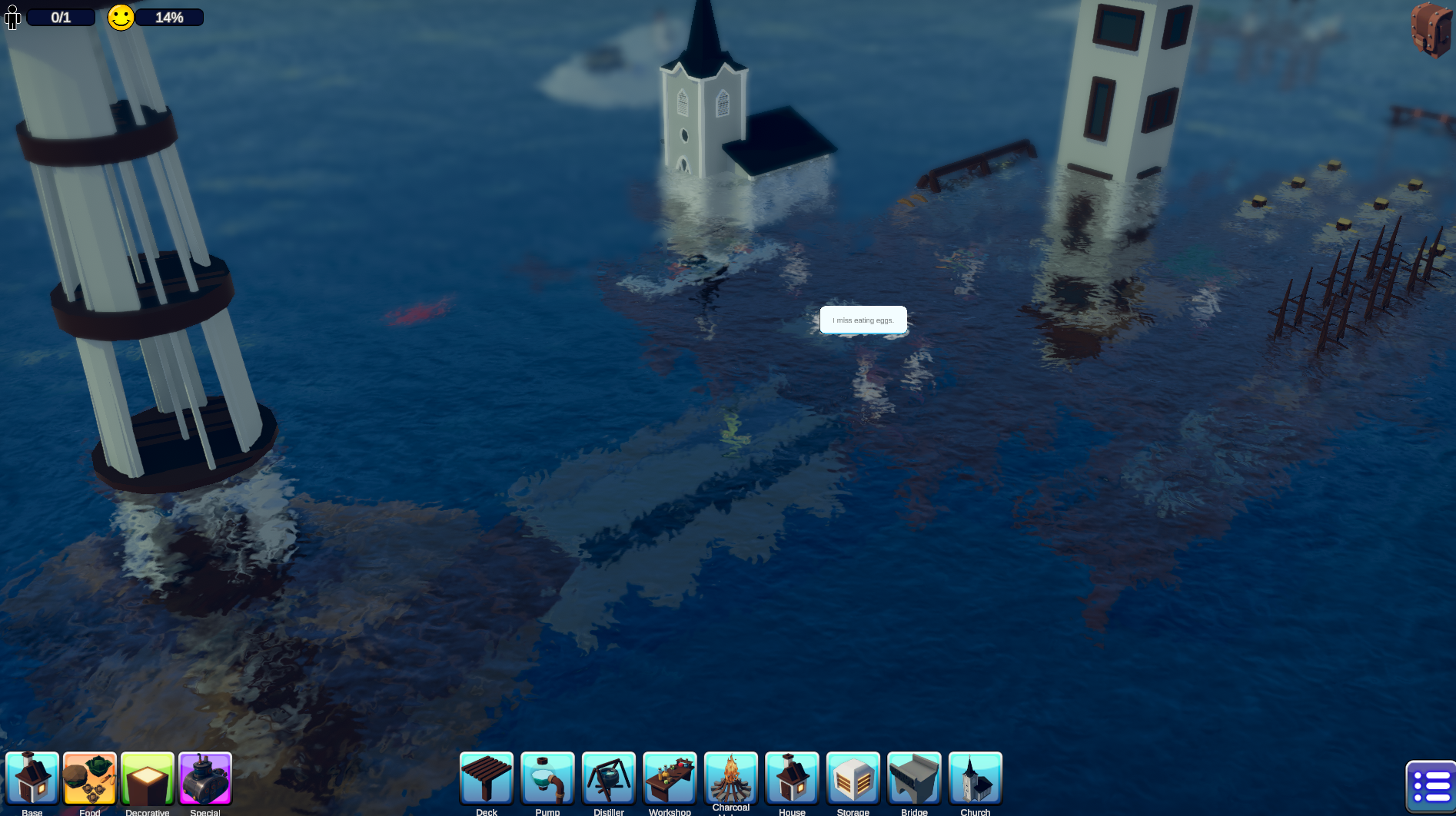Open the list menu button
Viewport: 1456px width, 816px height.
click(x=1431, y=787)
